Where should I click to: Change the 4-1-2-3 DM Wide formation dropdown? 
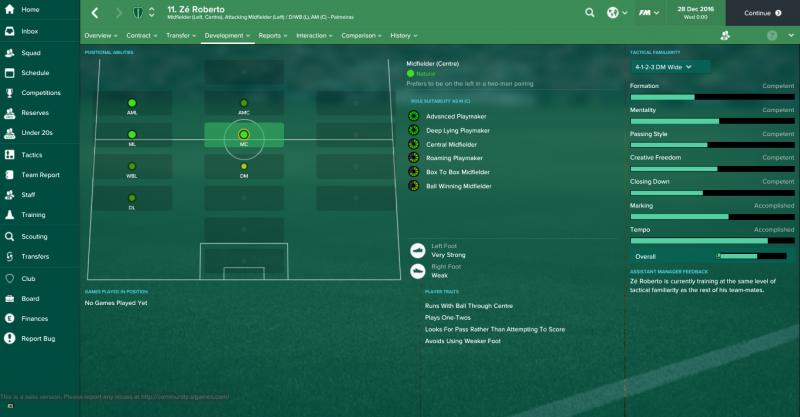670,66
